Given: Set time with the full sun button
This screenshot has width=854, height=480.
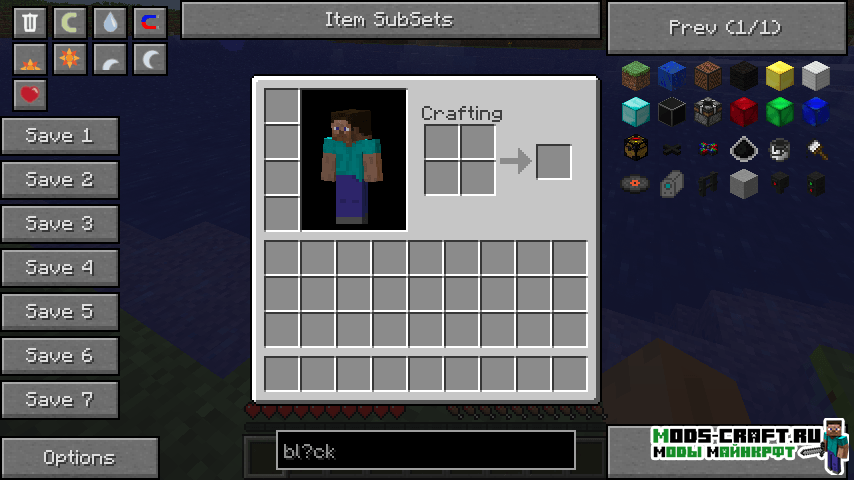Looking at the screenshot, I should coord(71,59).
